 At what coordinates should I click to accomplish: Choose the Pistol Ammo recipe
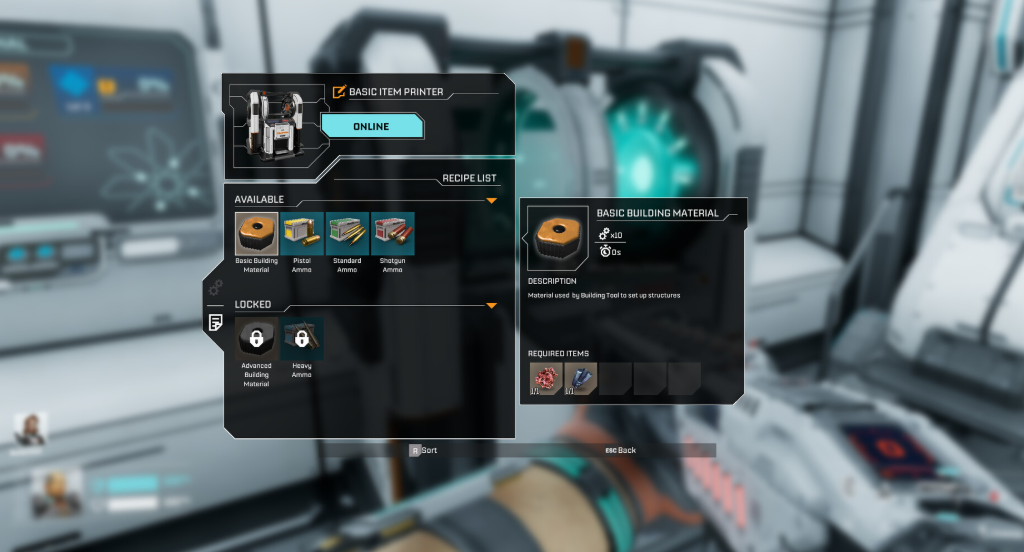(302, 234)
